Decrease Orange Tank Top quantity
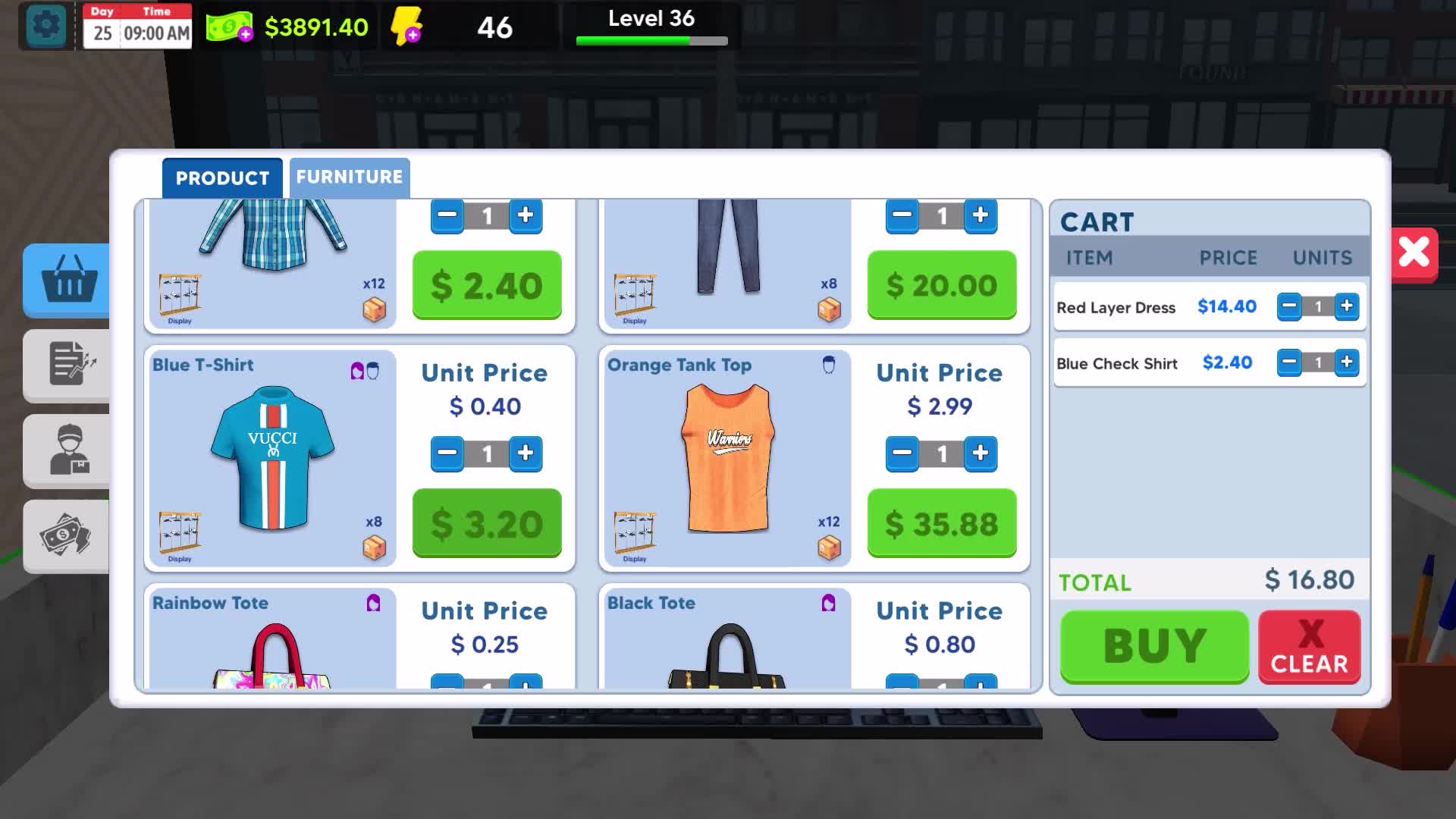 (x=902, y=453)
